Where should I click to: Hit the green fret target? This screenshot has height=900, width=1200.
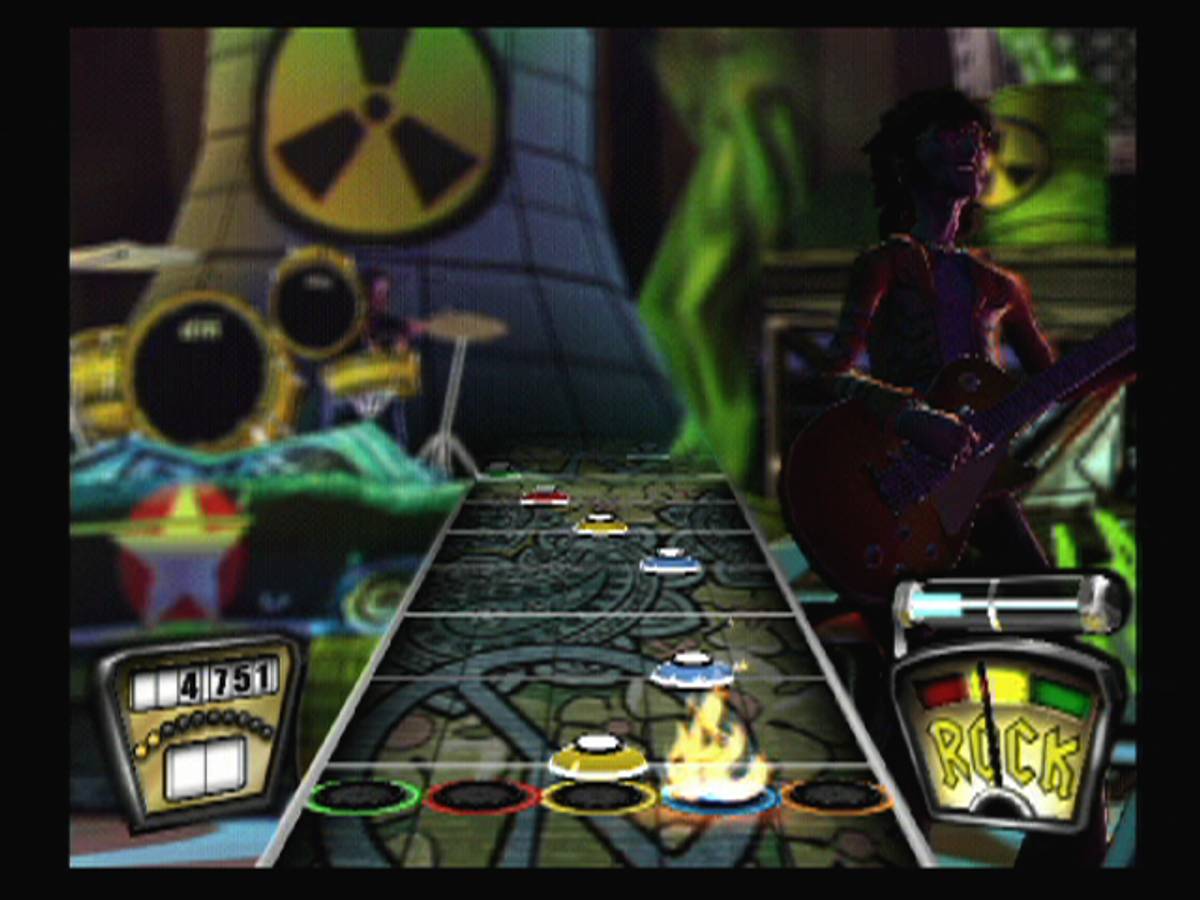(364, 797)
